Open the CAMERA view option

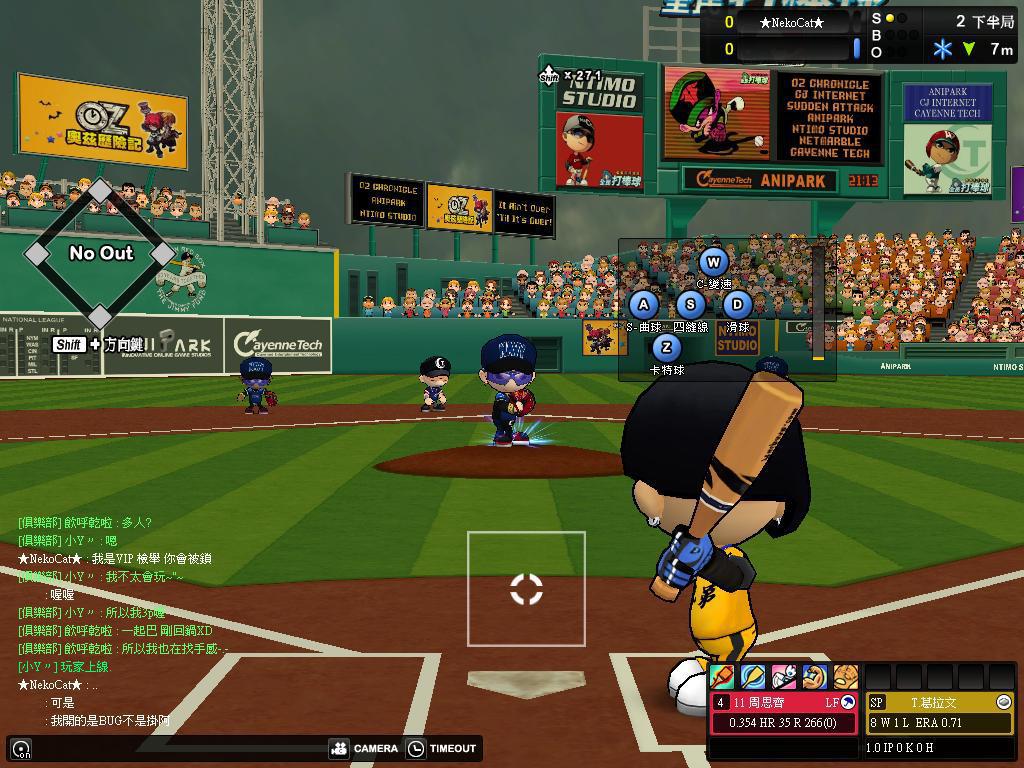coord(365,748)
